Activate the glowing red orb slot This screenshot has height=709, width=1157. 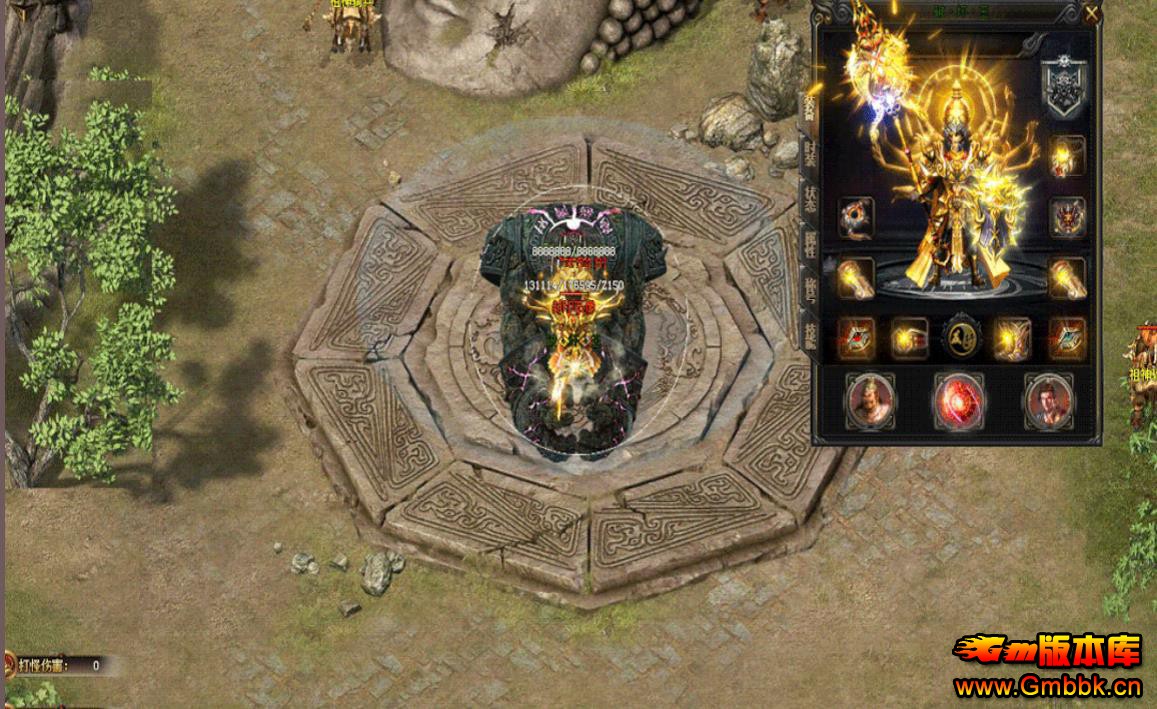[959, 401]
